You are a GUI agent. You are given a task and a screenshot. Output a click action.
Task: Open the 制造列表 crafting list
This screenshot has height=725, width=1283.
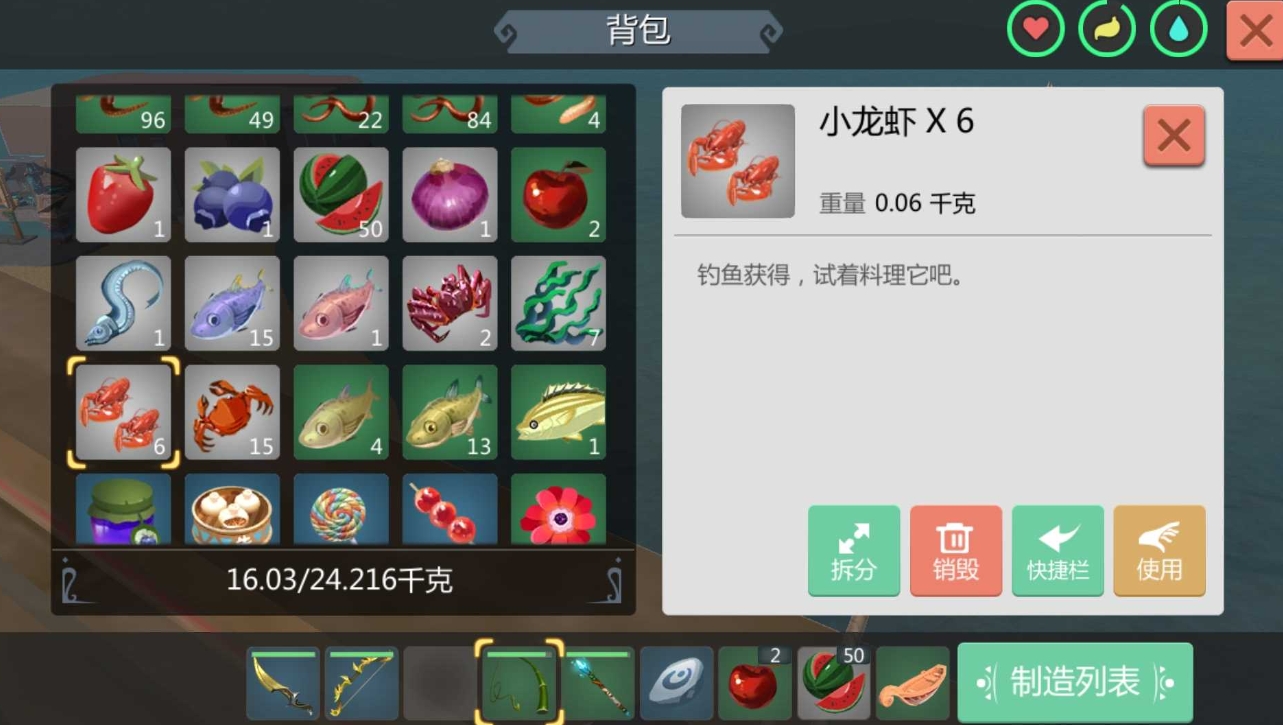tap(1074, 682)
